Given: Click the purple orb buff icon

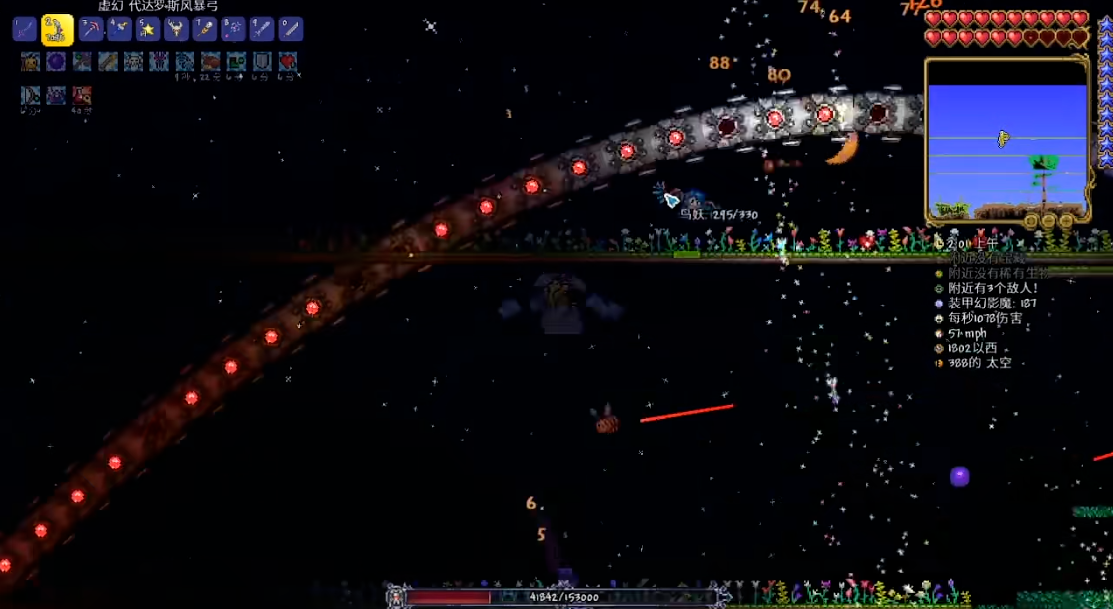Looking at the screenshot, I should click(56, 62).
